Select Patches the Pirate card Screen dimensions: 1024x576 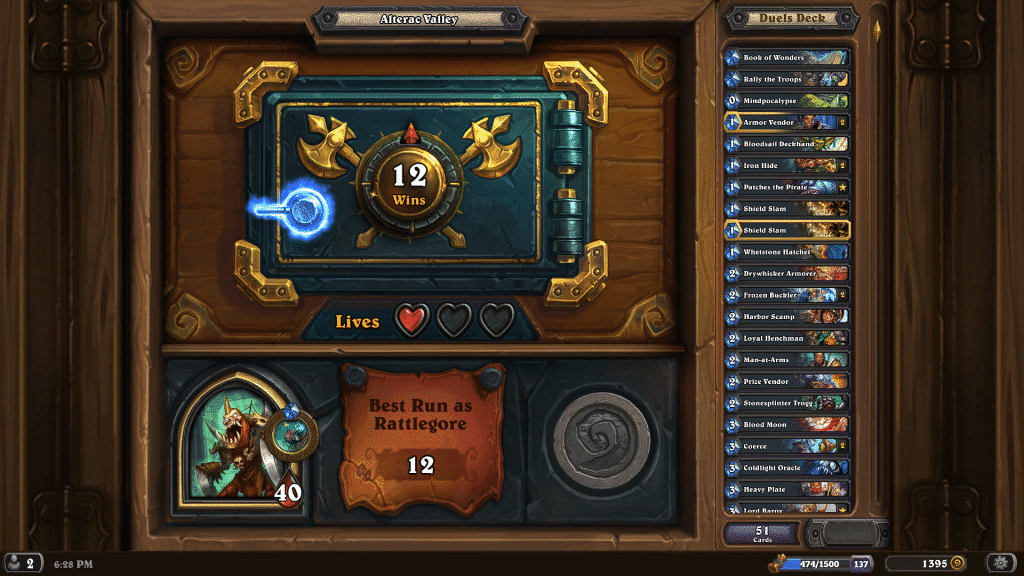point(787,187)
